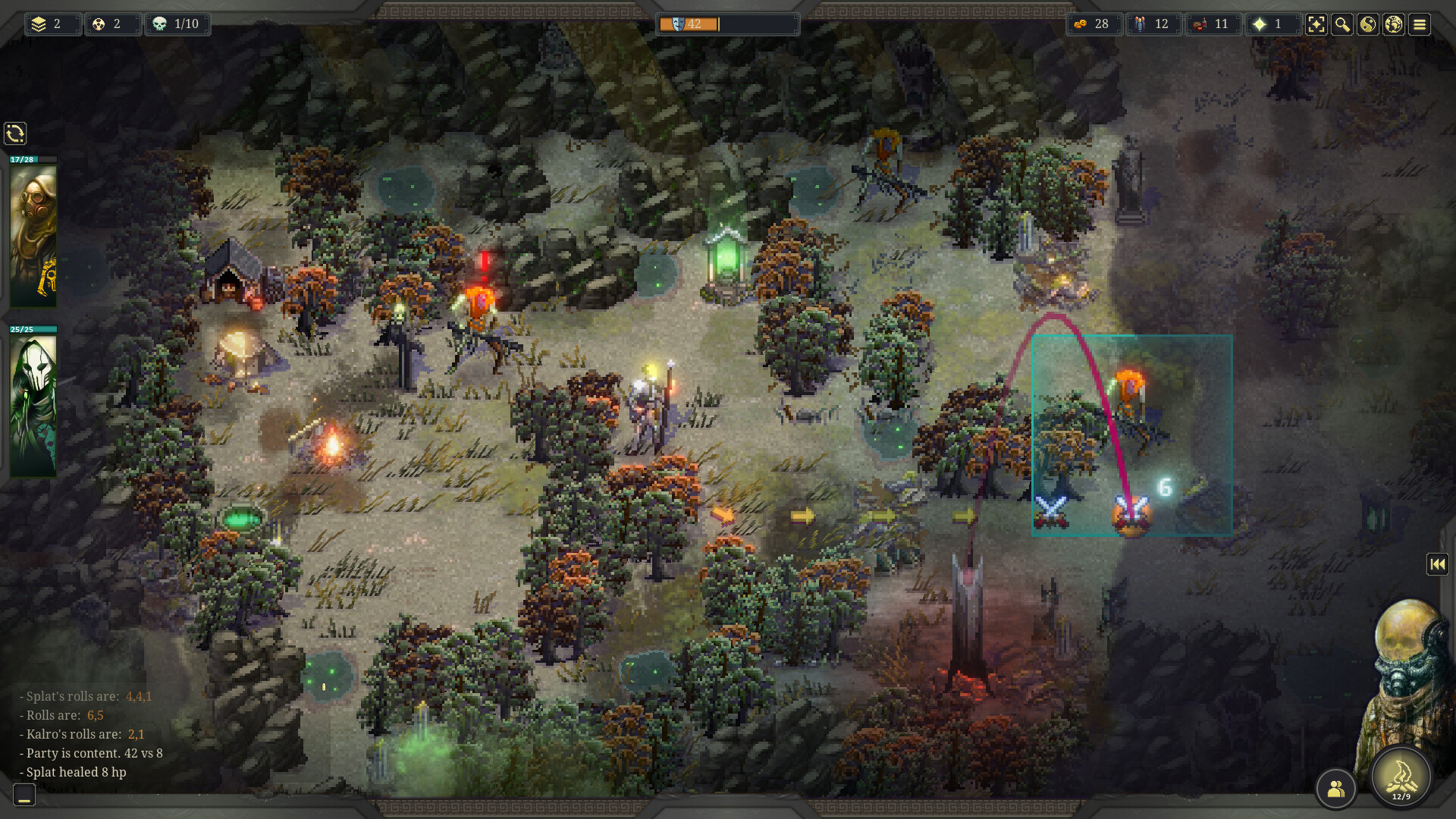
Task: Click the green health bar reading 25/25
Action: pos(33,329)
